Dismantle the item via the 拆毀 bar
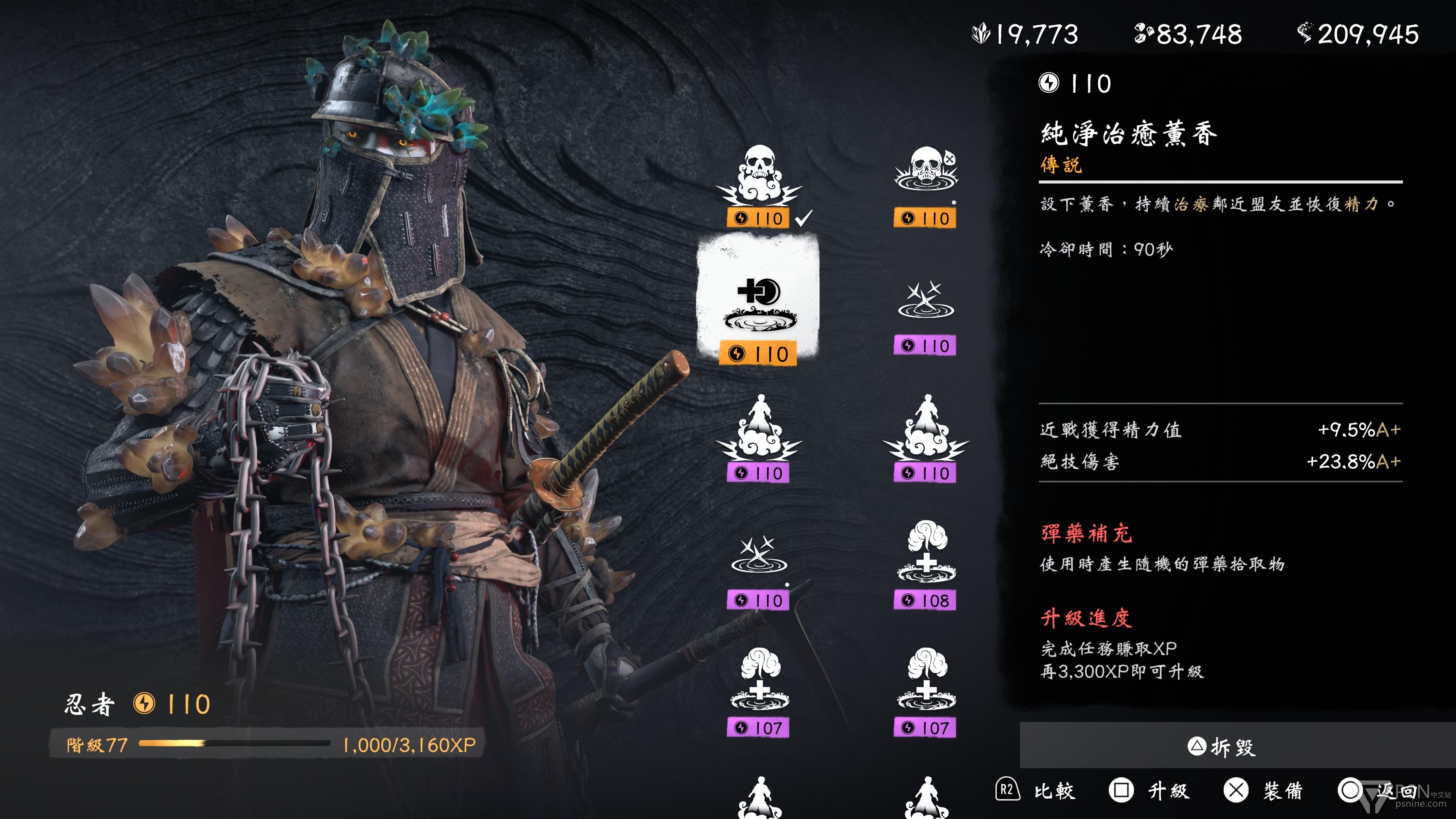This screenshot has width=1456, height=819. 1221,747
